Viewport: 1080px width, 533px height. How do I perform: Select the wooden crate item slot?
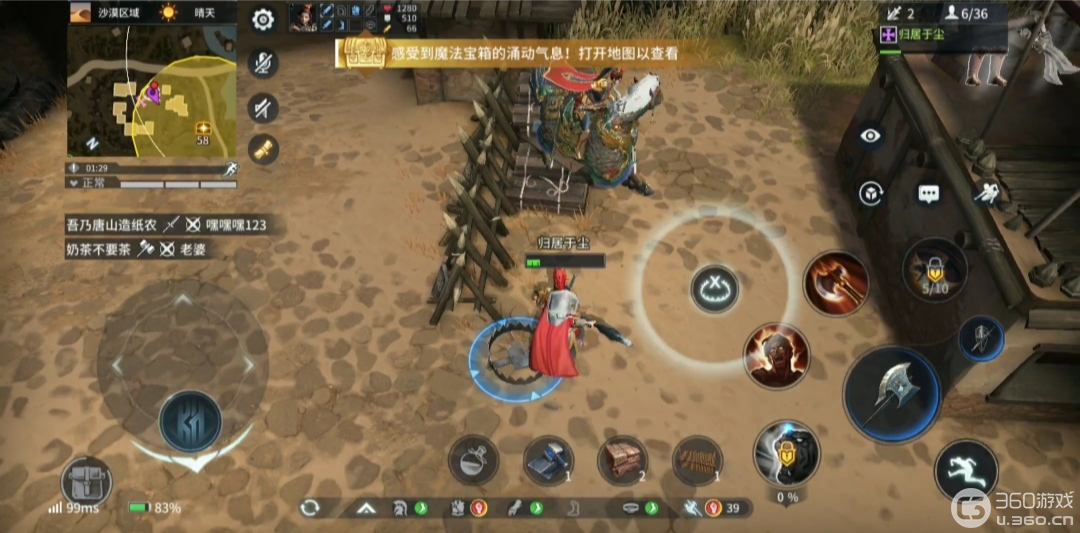point(622,461)
